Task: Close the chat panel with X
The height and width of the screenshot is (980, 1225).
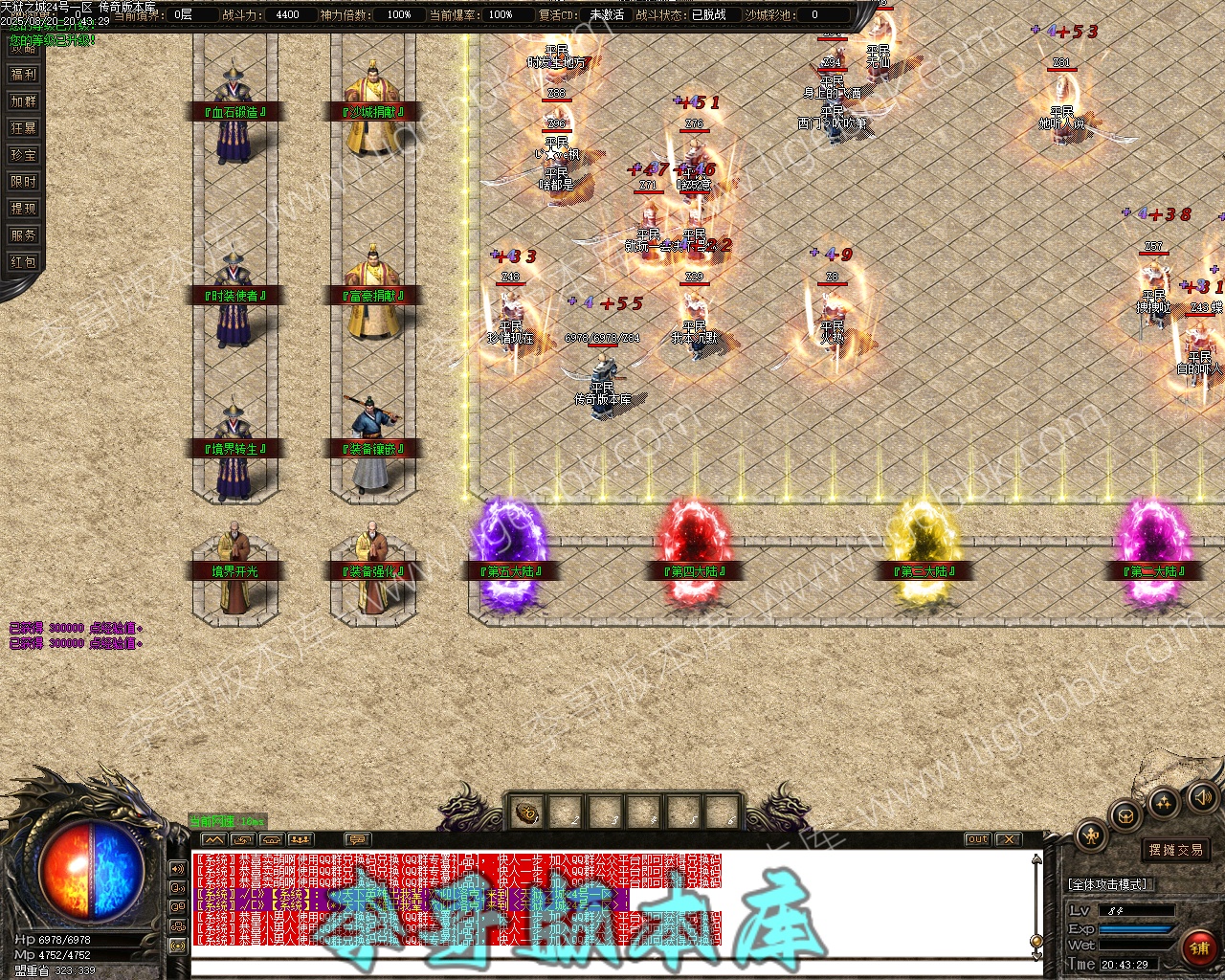Action: (1008, 839)
